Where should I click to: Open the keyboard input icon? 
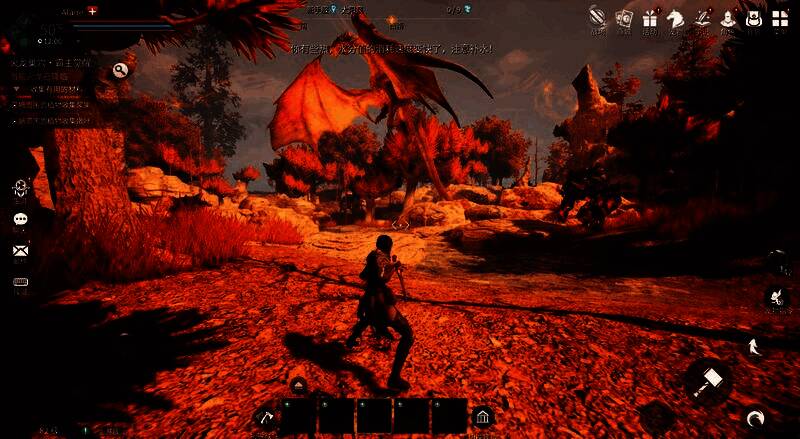(20, 282)
